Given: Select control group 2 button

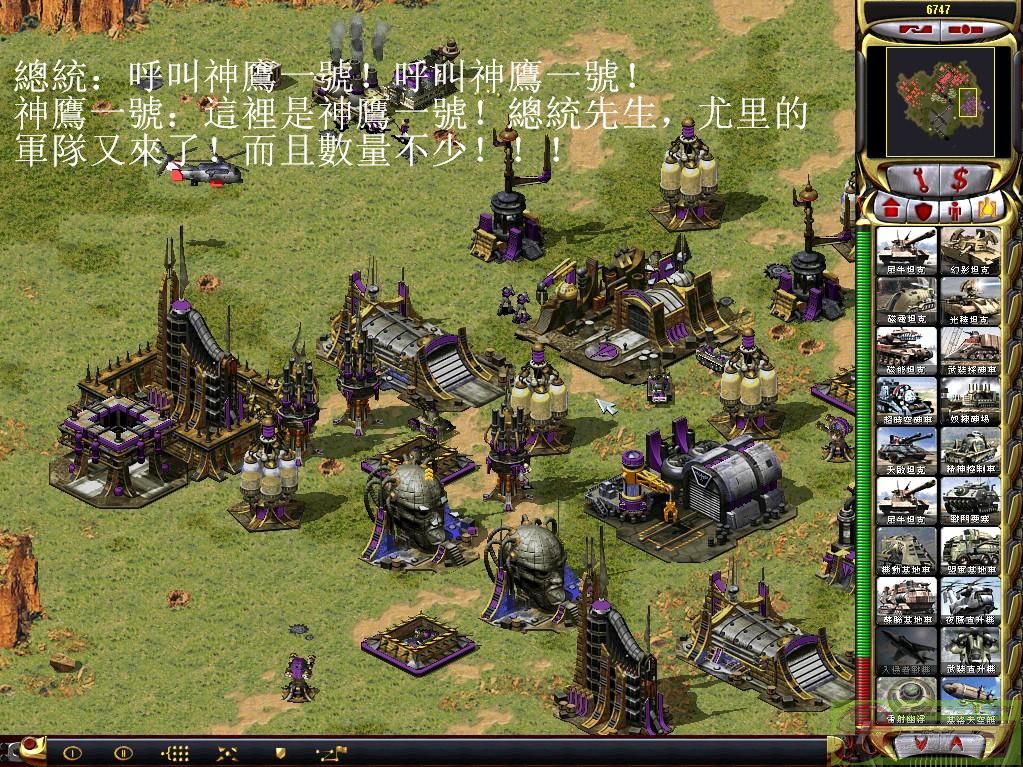Looking at the screenshot, I should (123, 752).
